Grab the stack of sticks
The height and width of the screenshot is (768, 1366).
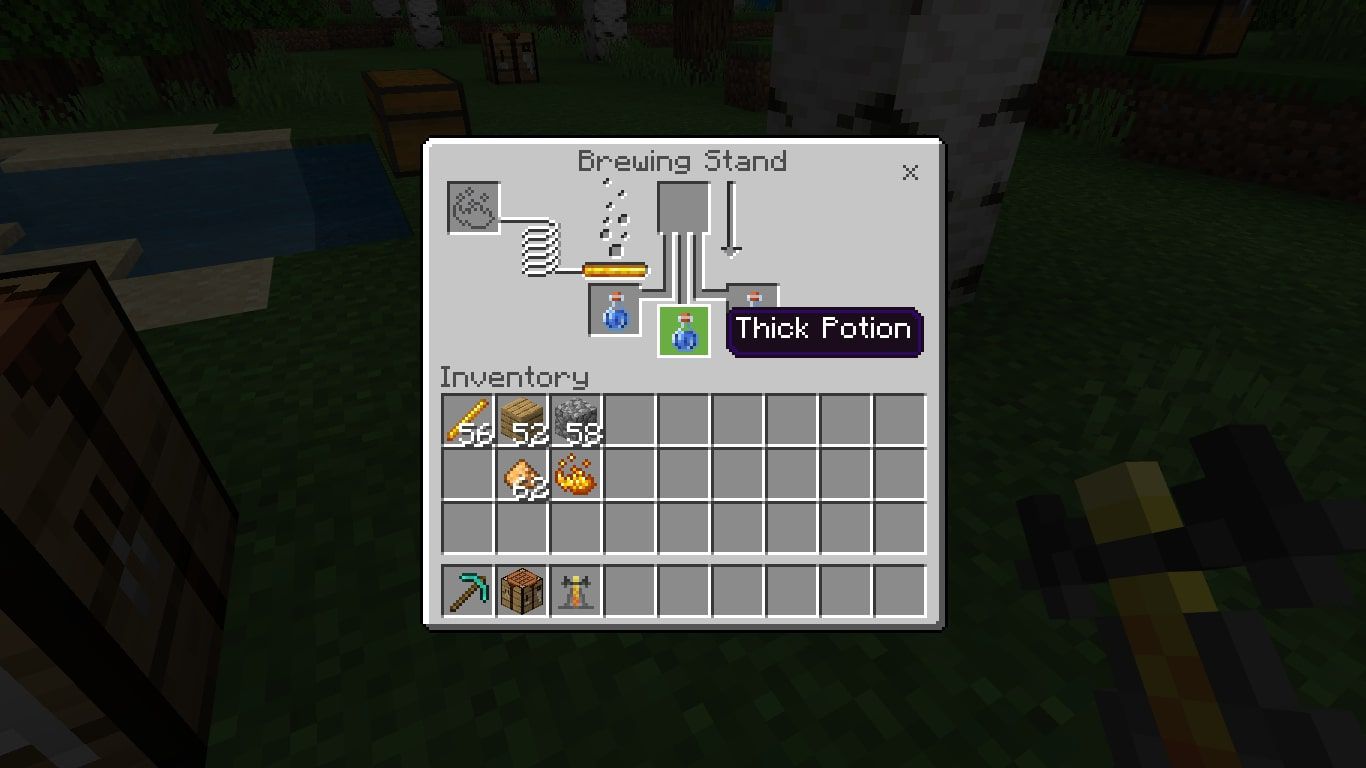click(x=467, y=420)
